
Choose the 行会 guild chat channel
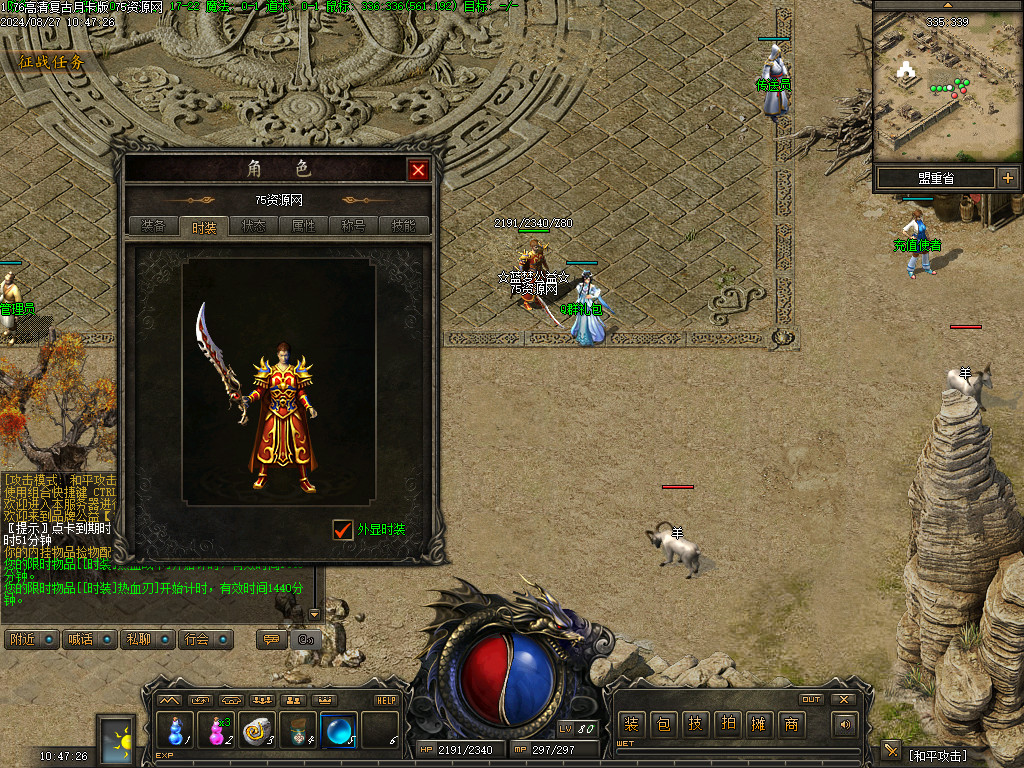click(x=205, y=639)
